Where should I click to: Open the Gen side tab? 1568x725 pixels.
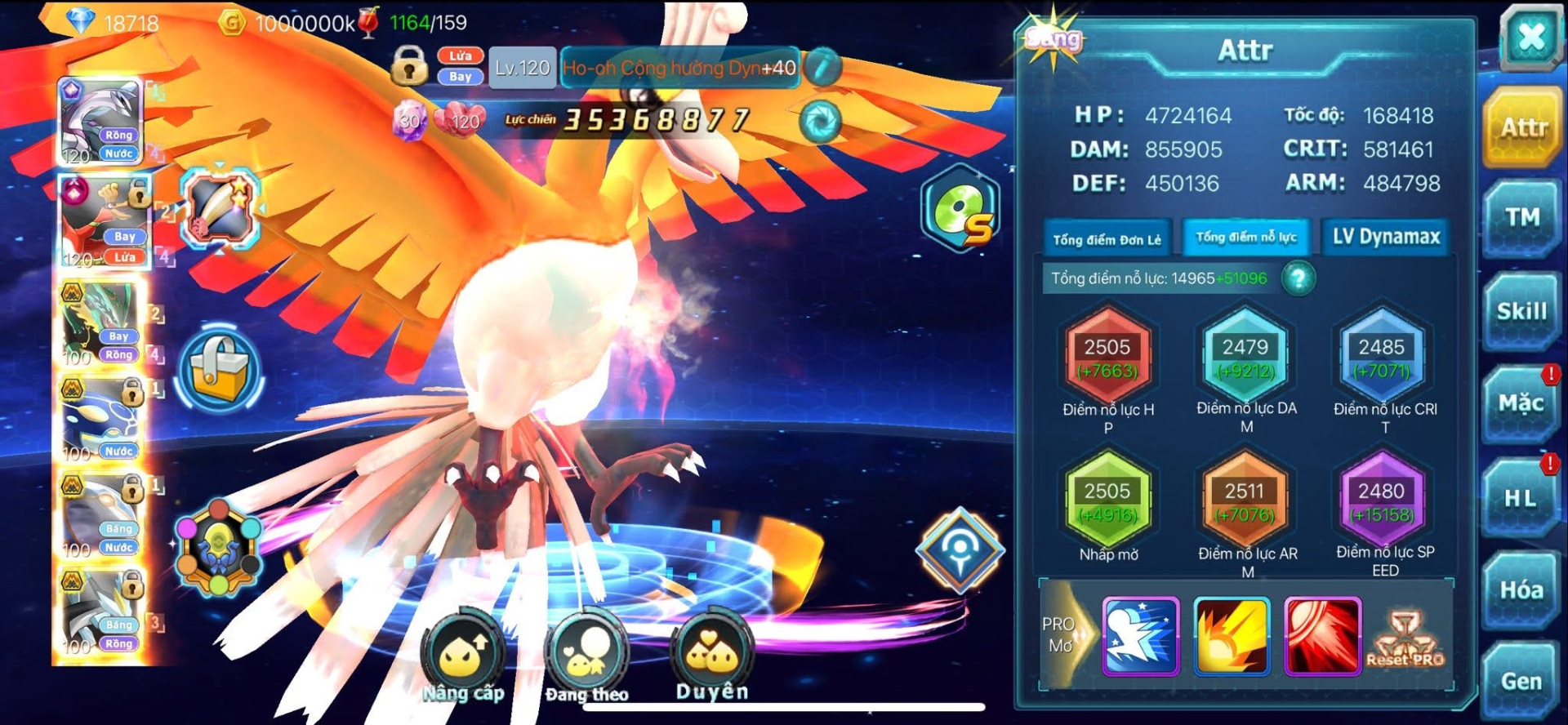pos(1521,681)
